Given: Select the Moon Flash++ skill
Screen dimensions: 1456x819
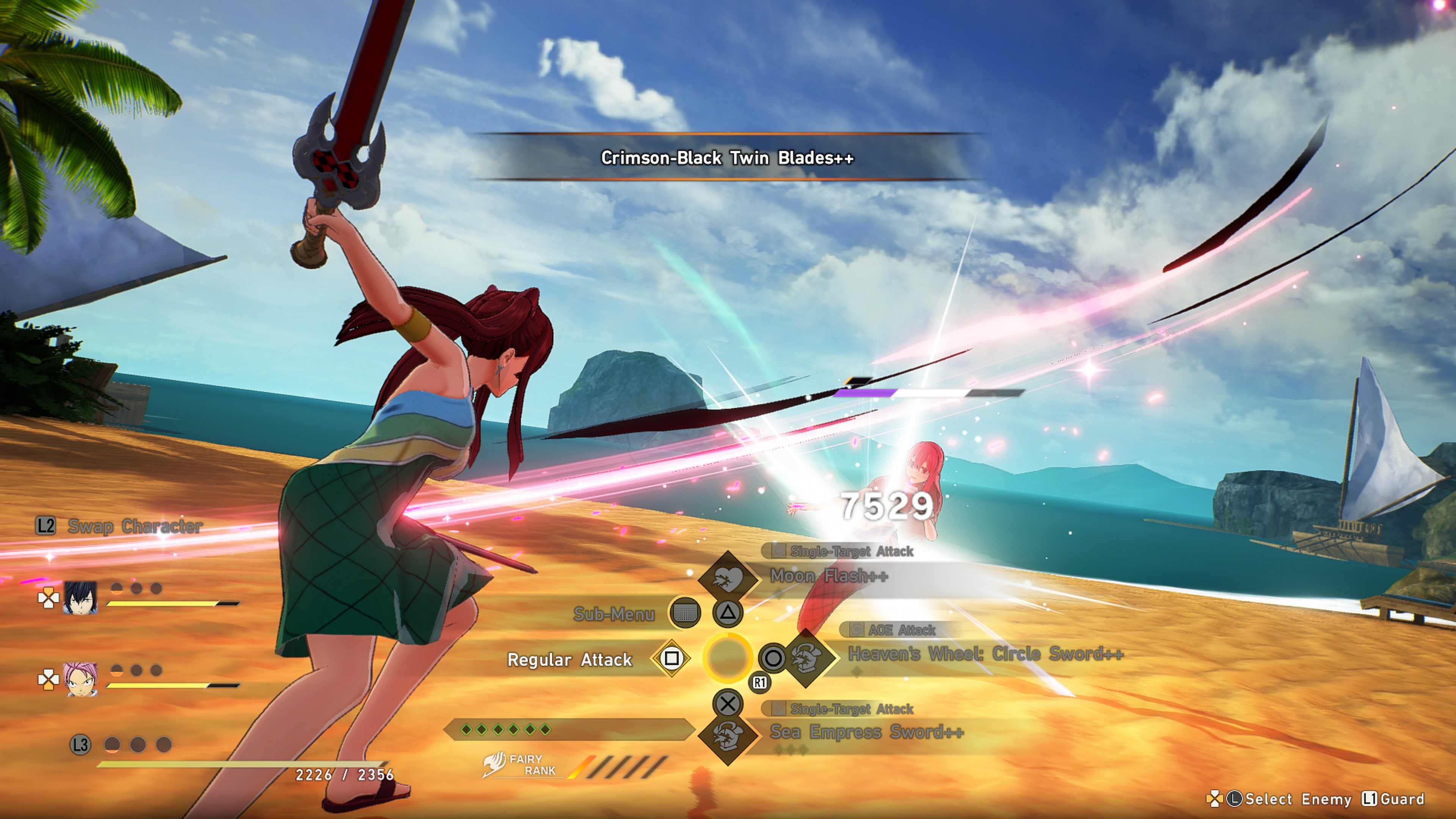Looking at the screenshot, I should point(828,576).
